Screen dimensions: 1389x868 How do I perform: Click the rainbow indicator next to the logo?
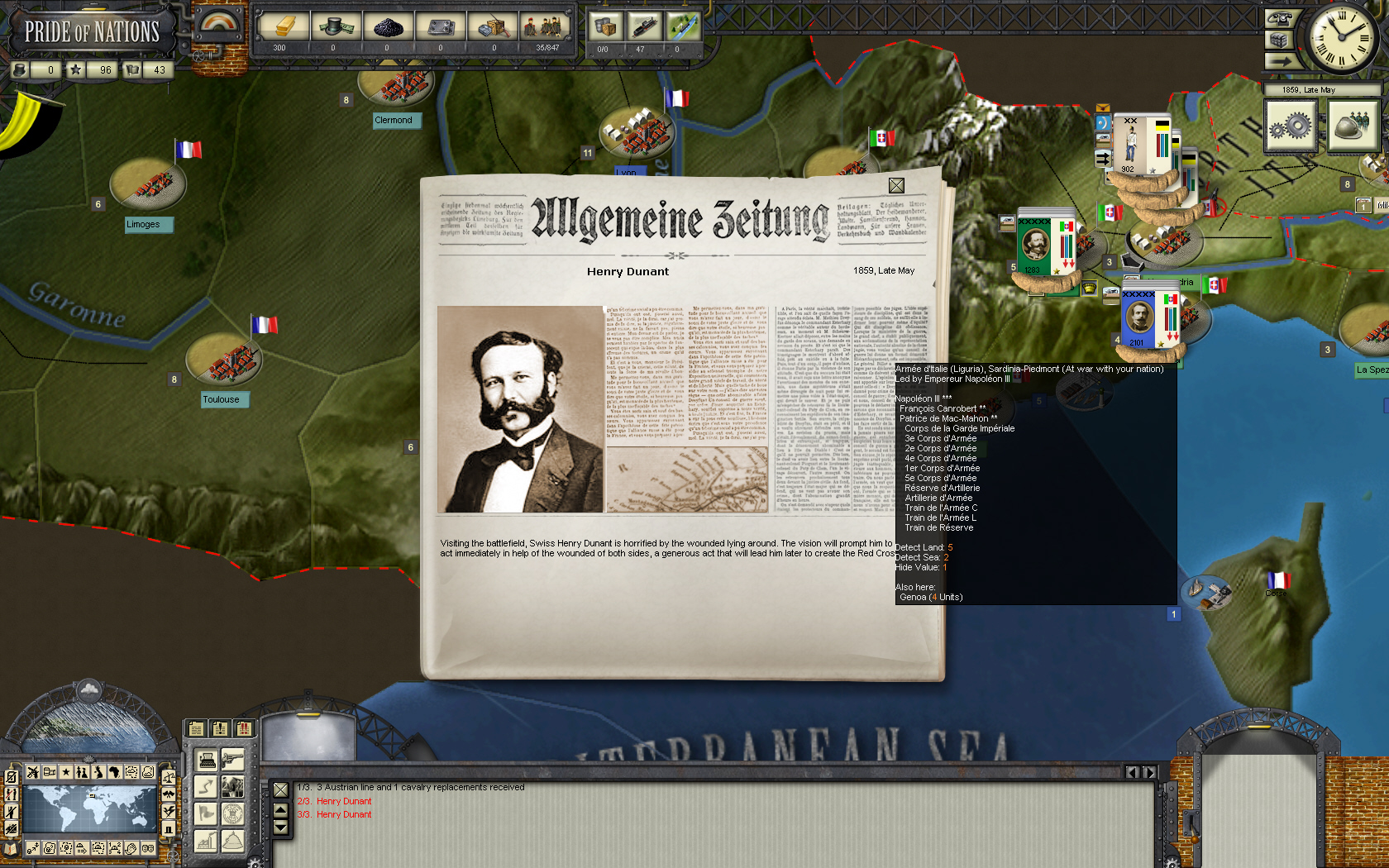(x=219, y=23)
